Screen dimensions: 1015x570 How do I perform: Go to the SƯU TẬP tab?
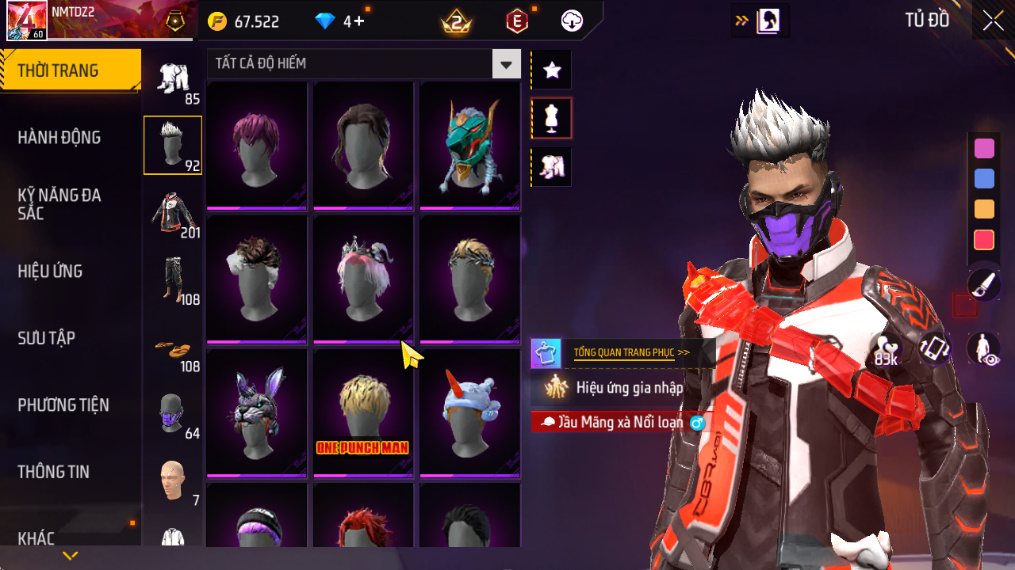click(x=46, y=338)
